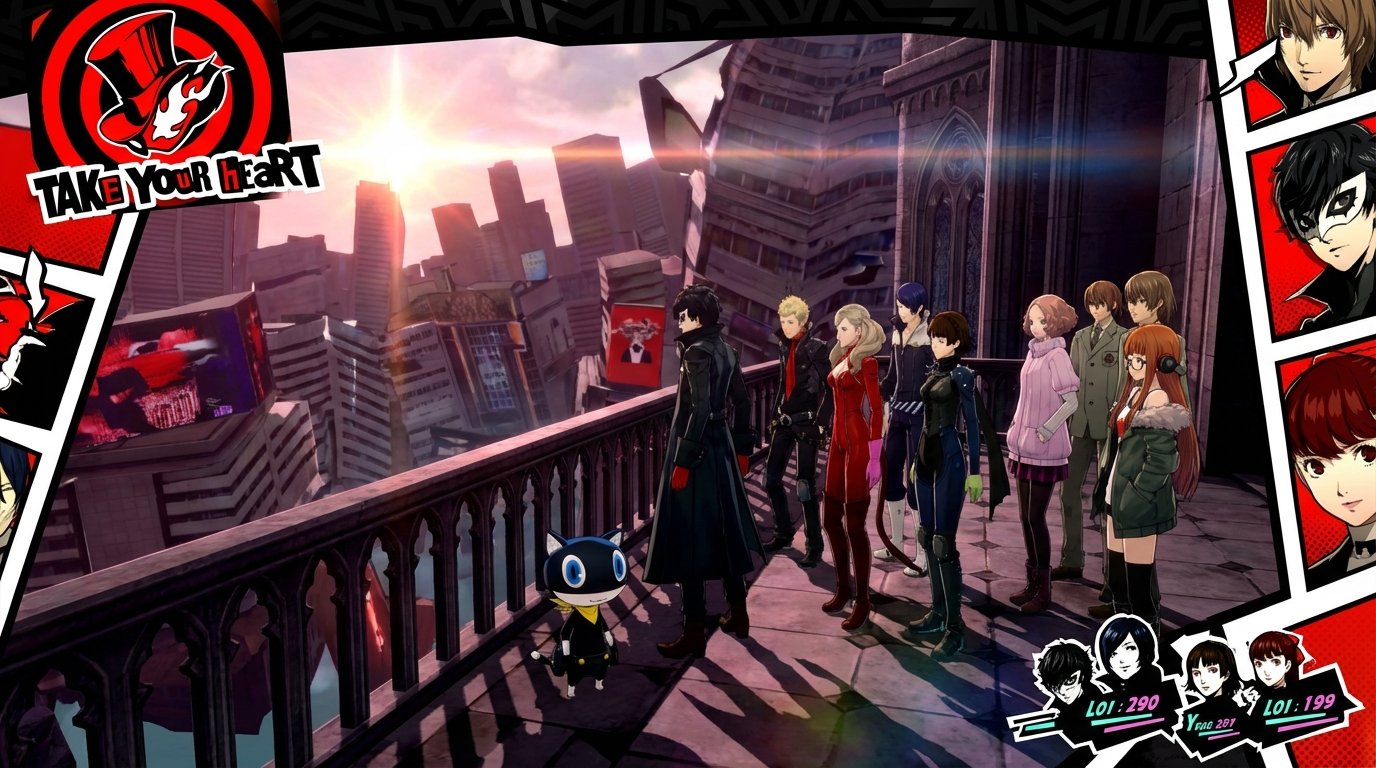Image resolution: width=1376 pixels, height=768 pixels.
Task: Toggle the LOI: 290 stat display
Action: (1123, 703)
